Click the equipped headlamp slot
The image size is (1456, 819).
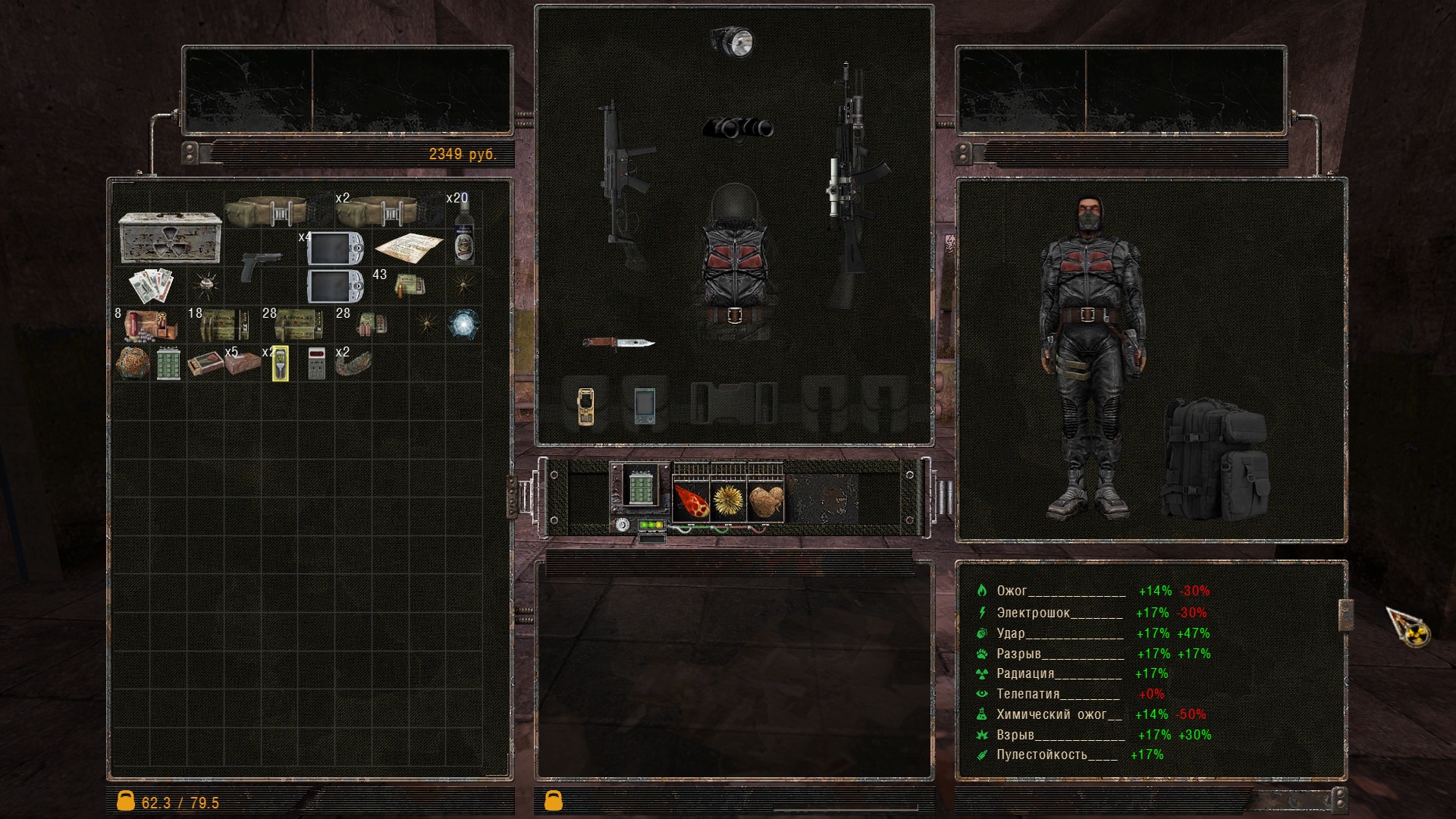point(733,42)
